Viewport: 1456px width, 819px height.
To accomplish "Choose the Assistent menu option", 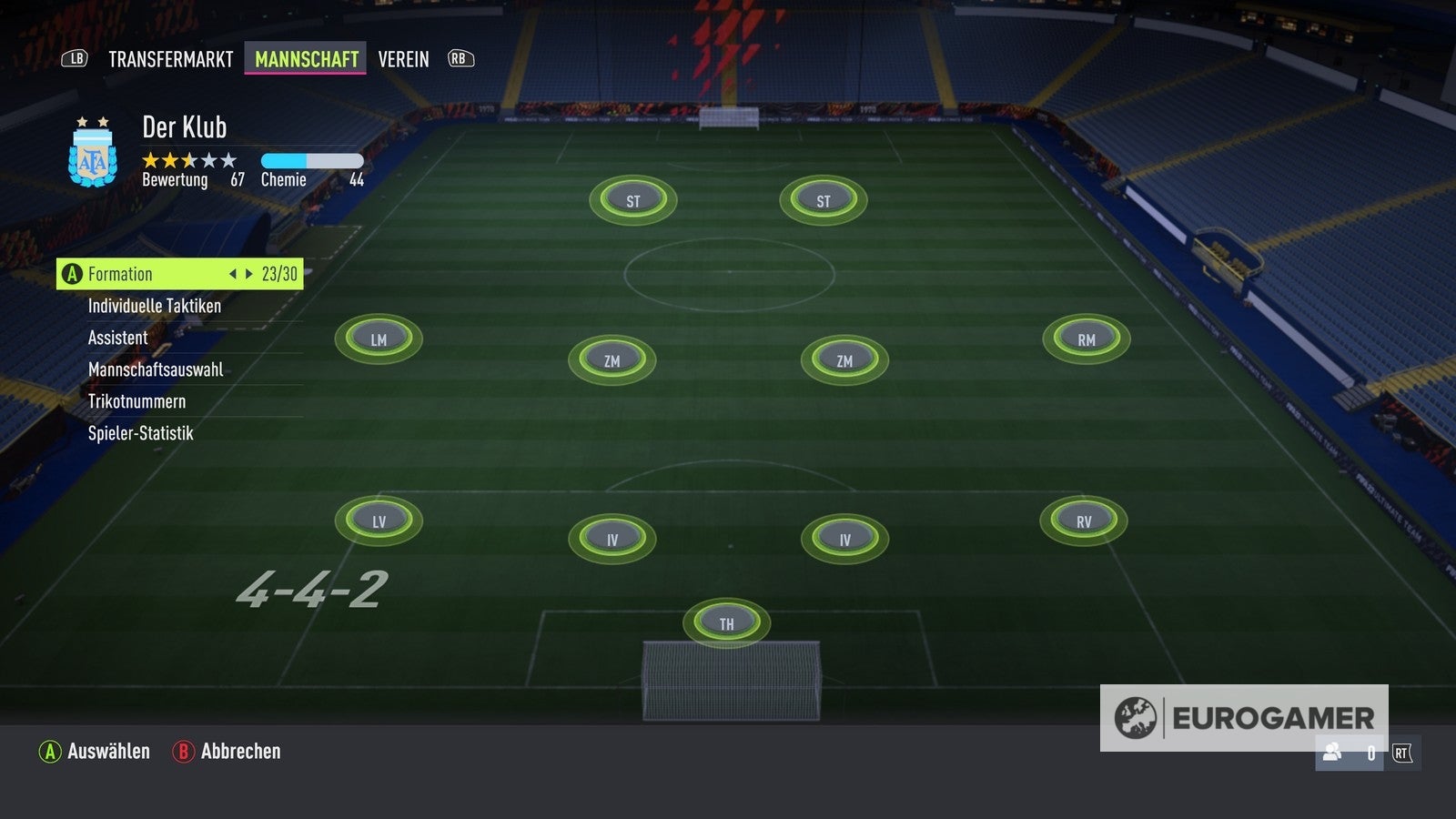I will [x=118, y=338].
